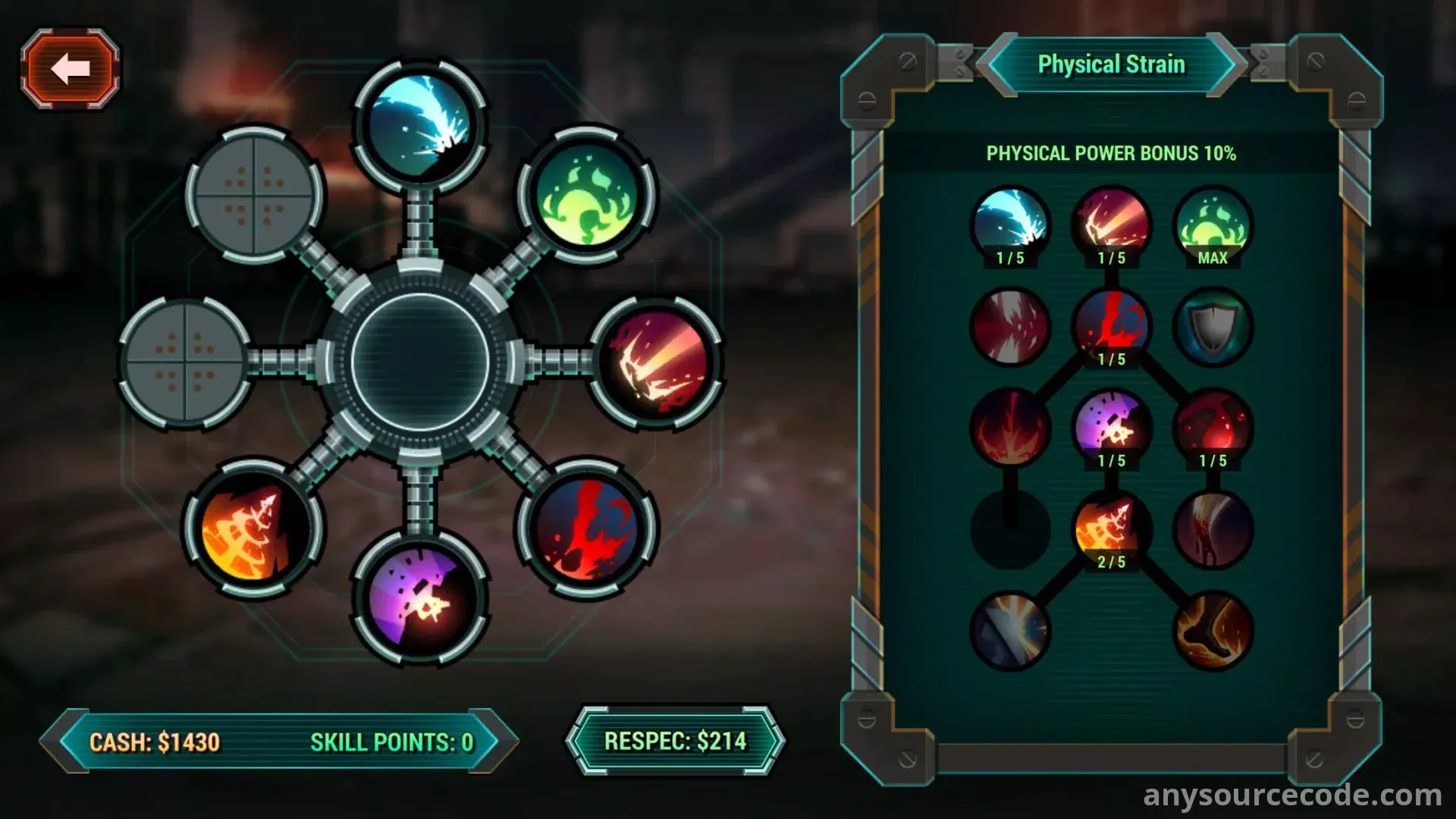This screenshot has height=819, width=1456.
Task: Upgrade the fire drill skill at 2/5
Action: click(x=1111, y=529)
